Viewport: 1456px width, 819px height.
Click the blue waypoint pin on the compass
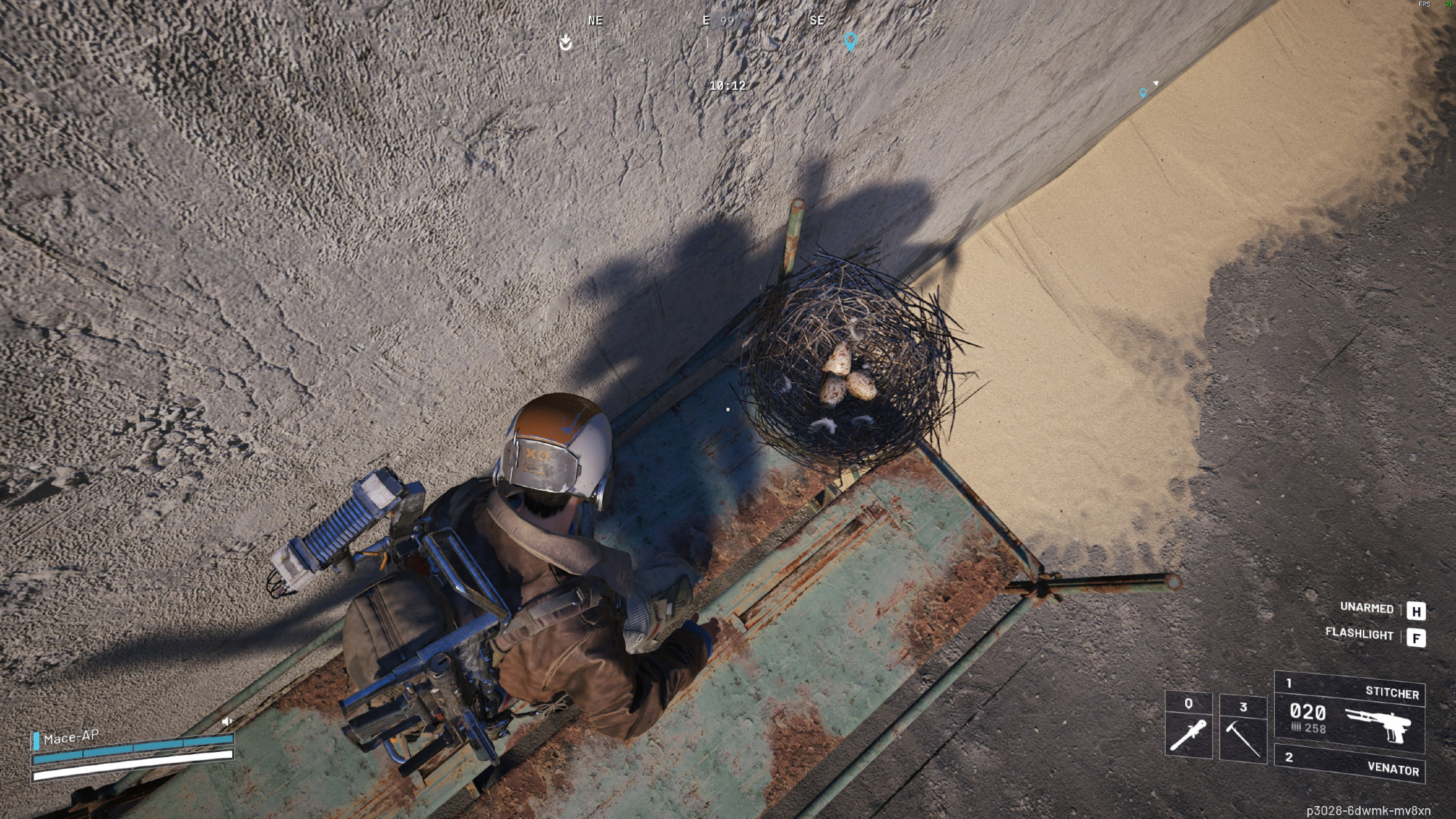[x=850, y=41]
